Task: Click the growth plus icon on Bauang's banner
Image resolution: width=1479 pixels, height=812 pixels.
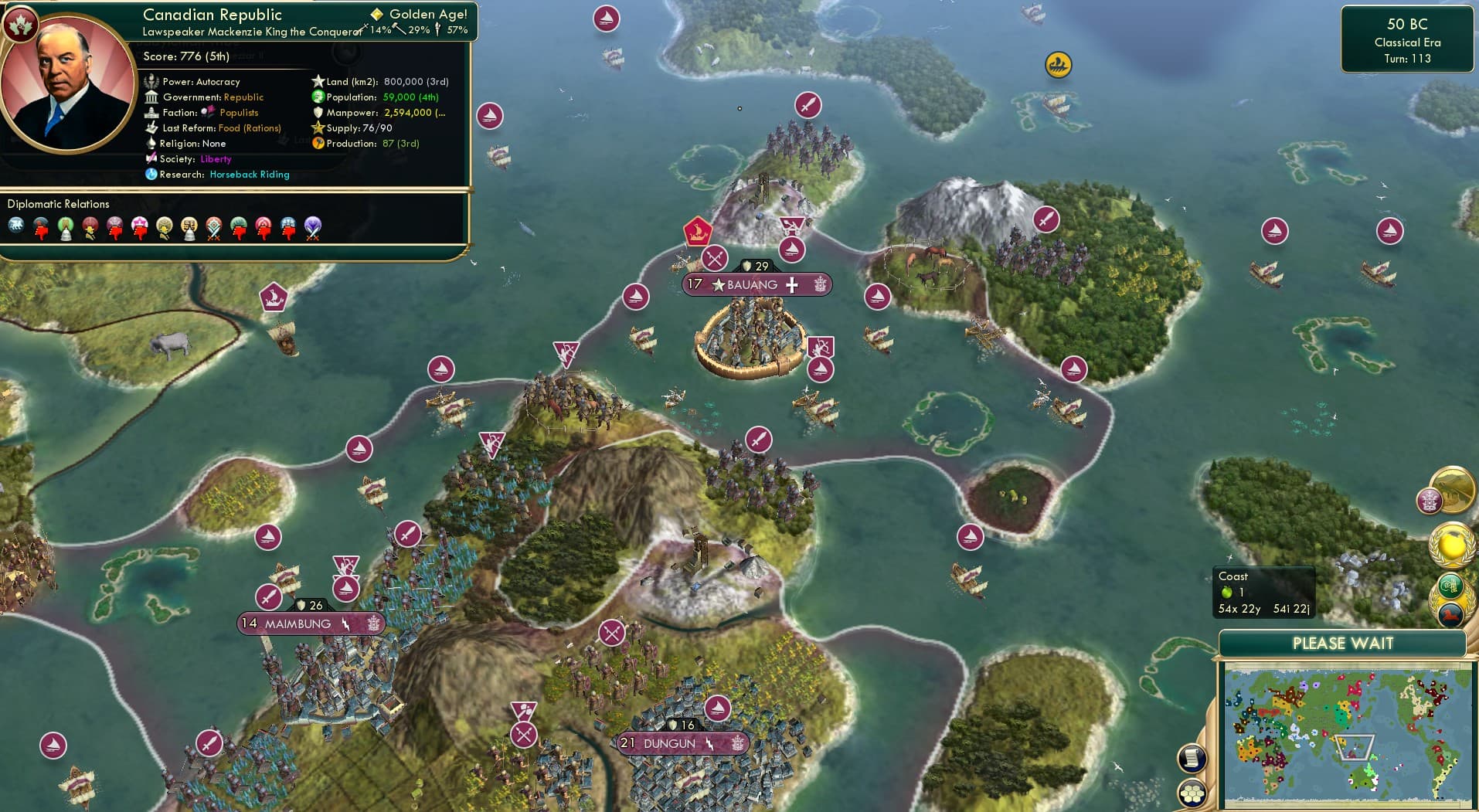Action: click(x=792, y=284)
